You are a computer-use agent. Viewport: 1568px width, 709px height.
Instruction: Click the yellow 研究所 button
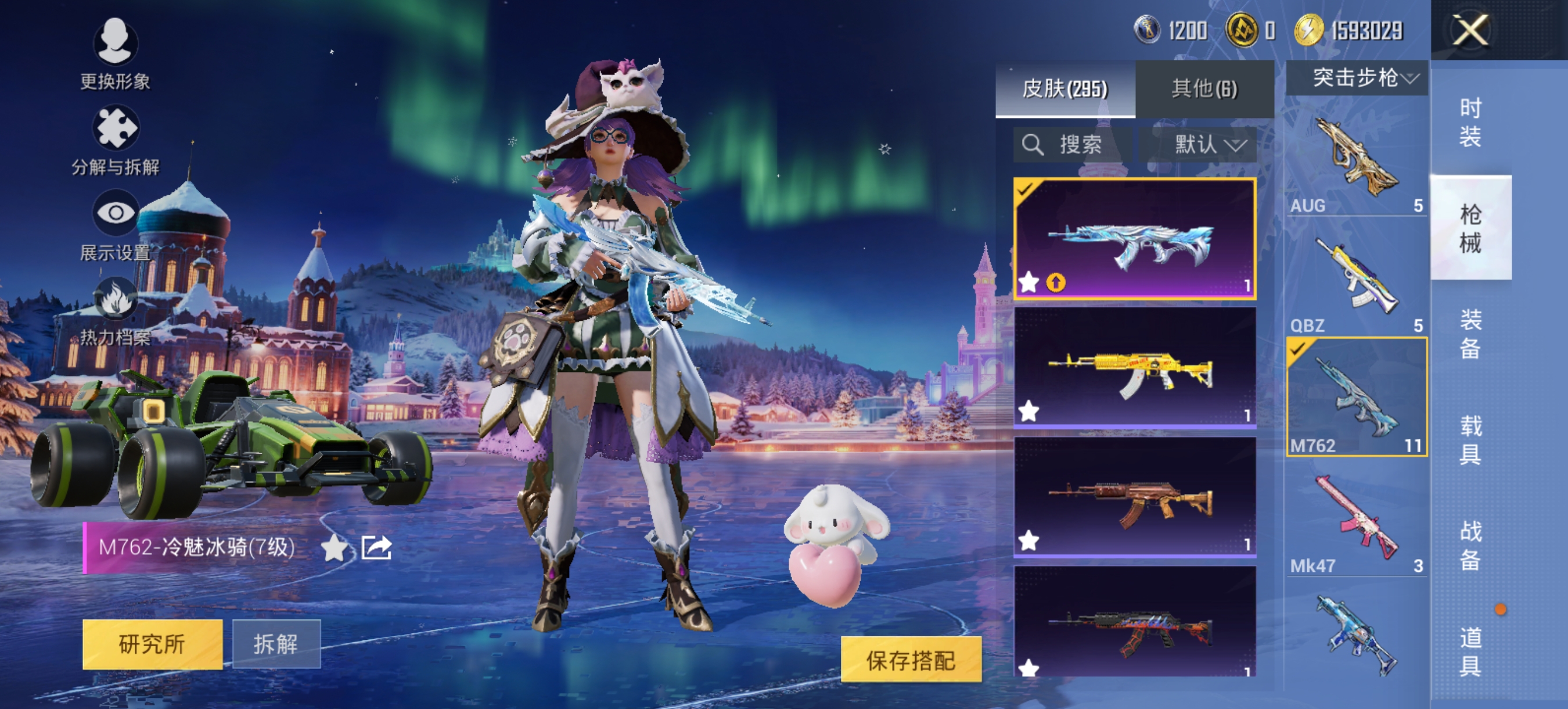point(152,644)
